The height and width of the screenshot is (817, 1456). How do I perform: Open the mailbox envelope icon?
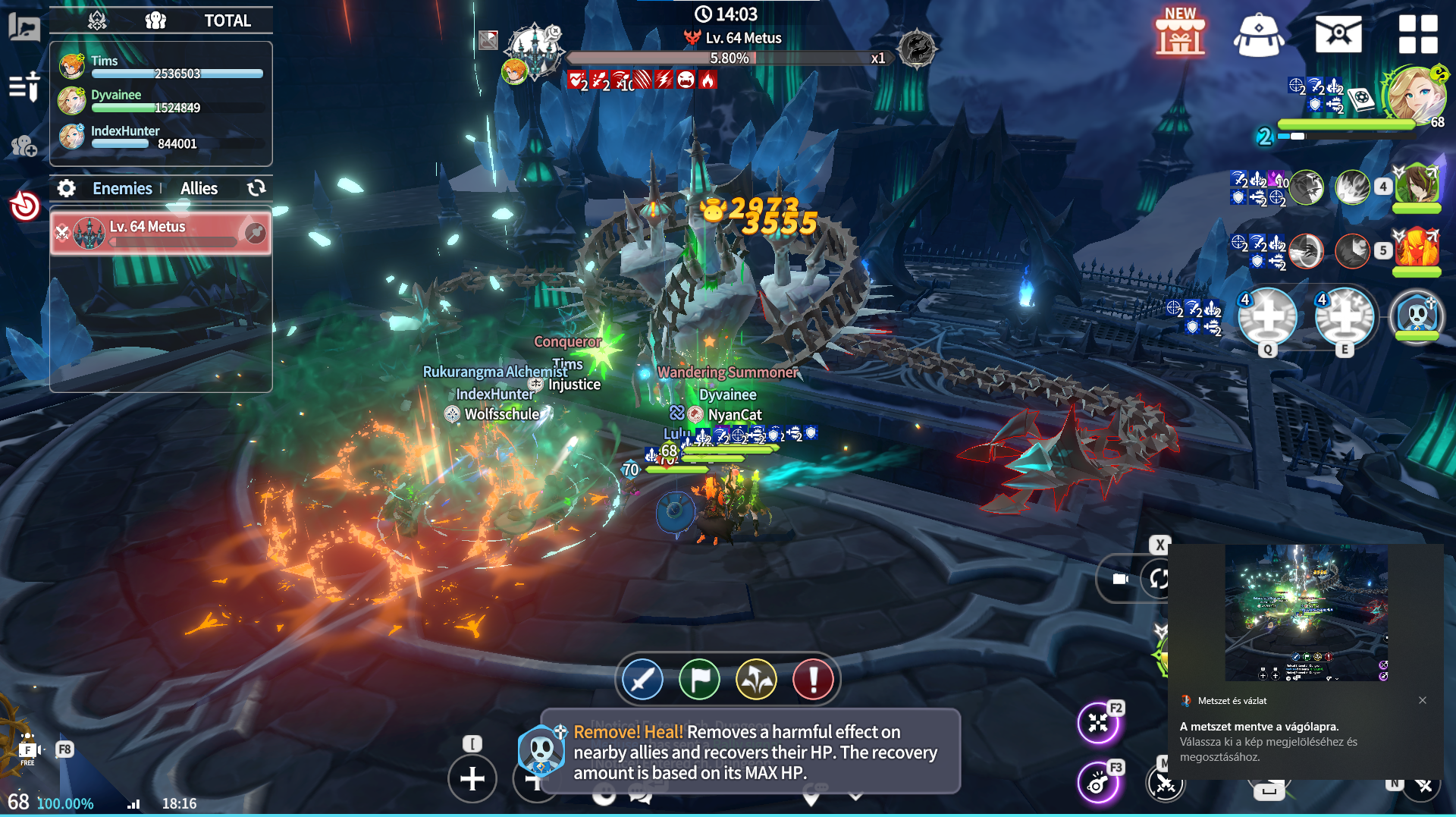pos(1338,35)
